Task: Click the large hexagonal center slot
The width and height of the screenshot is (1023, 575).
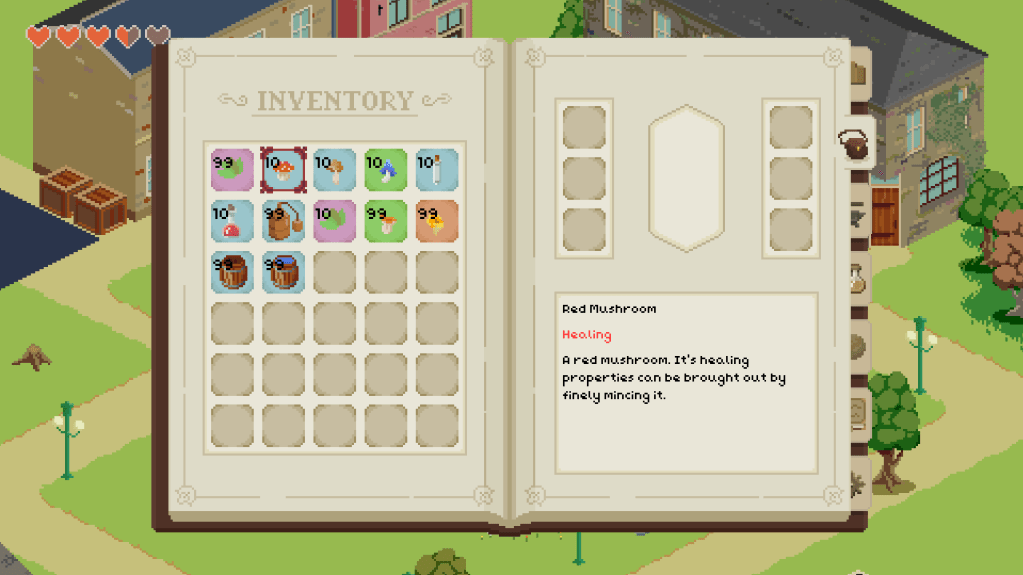Action: click(x=686, y=178)
